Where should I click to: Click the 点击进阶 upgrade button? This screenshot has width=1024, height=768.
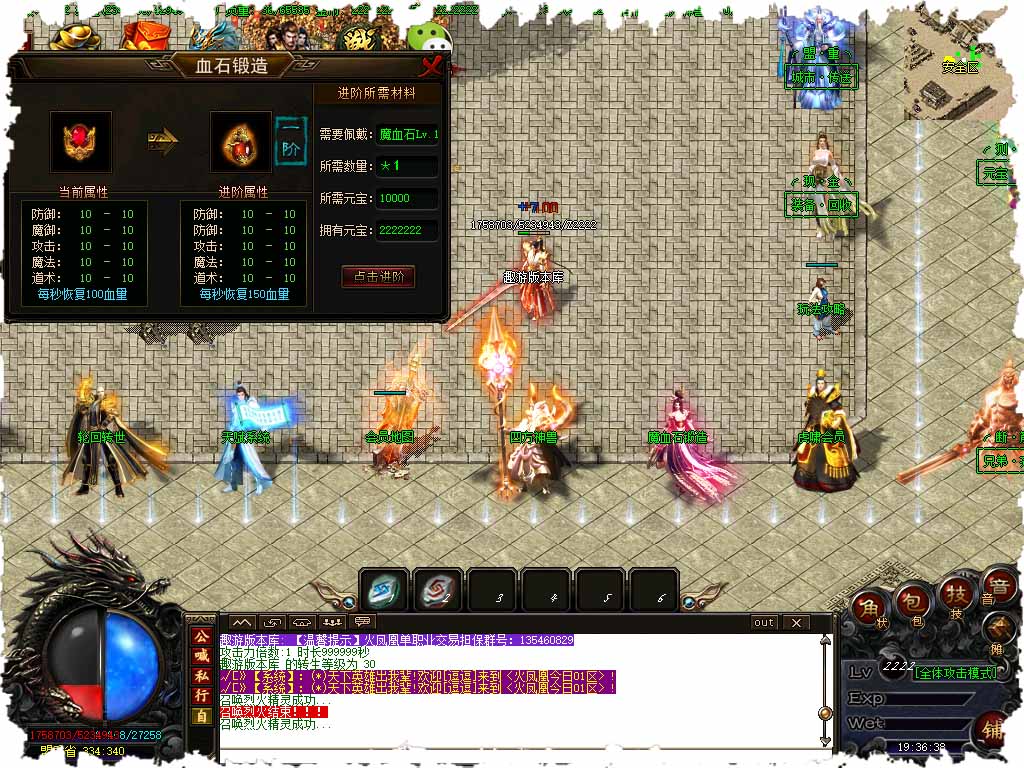(378, 276)
